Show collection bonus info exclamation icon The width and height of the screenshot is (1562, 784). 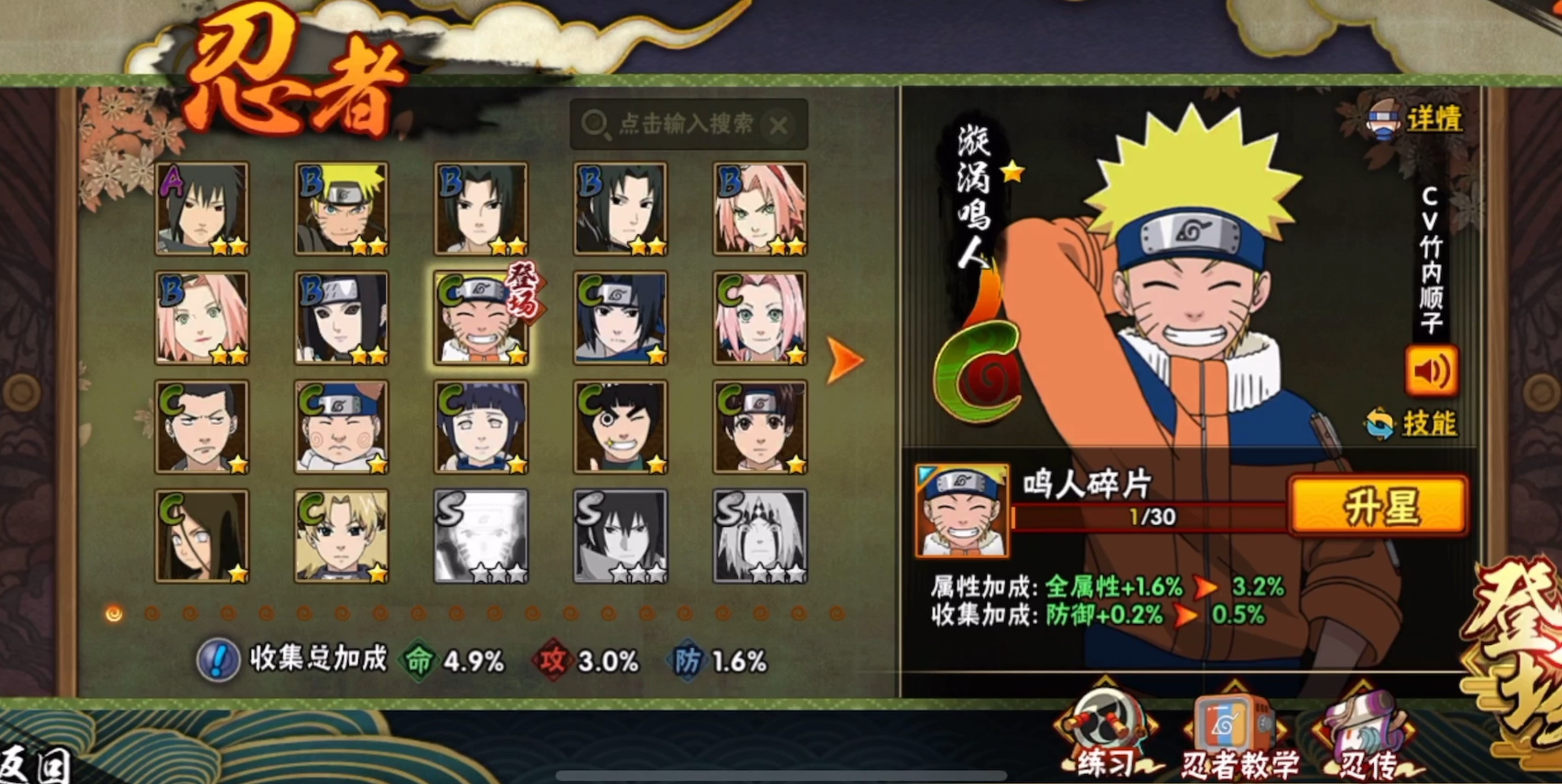click(218, 660)
